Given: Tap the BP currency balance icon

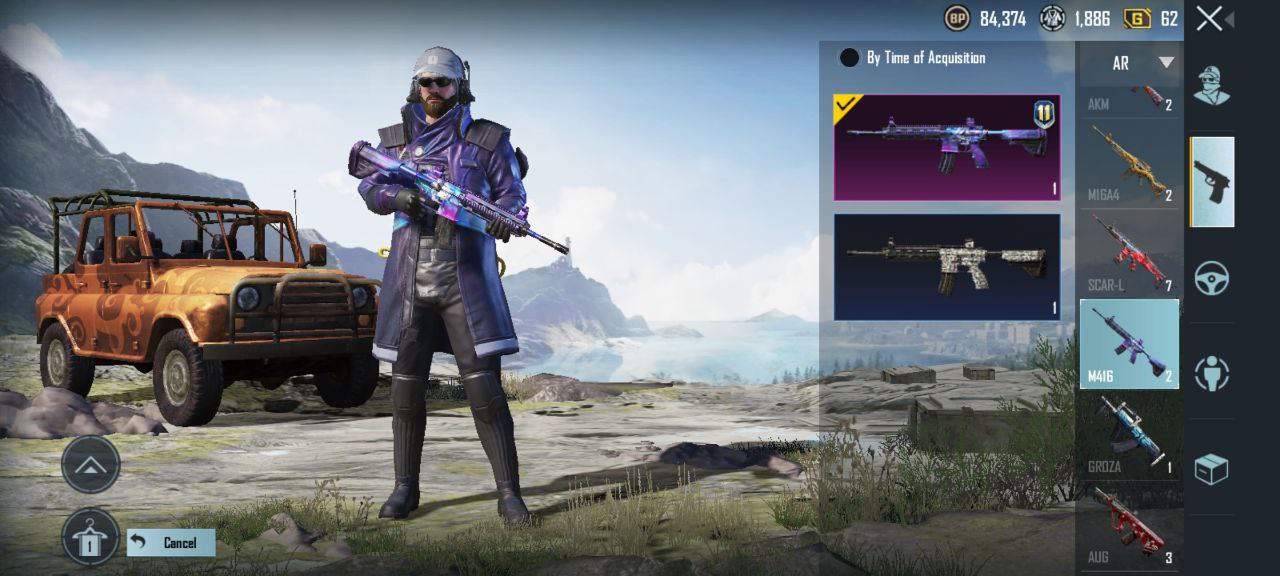Looking at the screenshot, I should click(957, 18).
